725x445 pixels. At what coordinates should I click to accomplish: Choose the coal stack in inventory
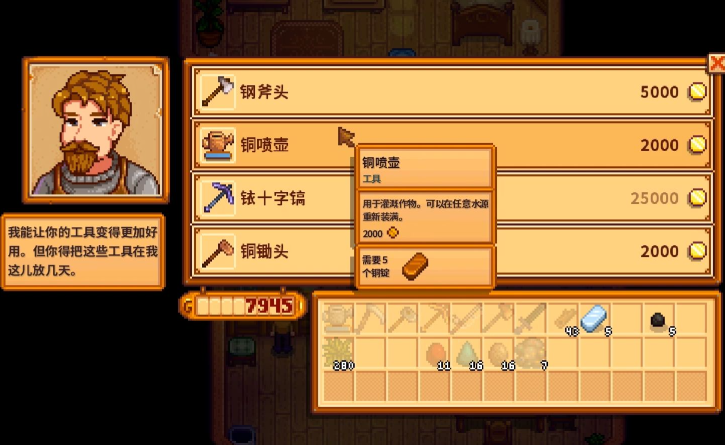pos(657,320)
